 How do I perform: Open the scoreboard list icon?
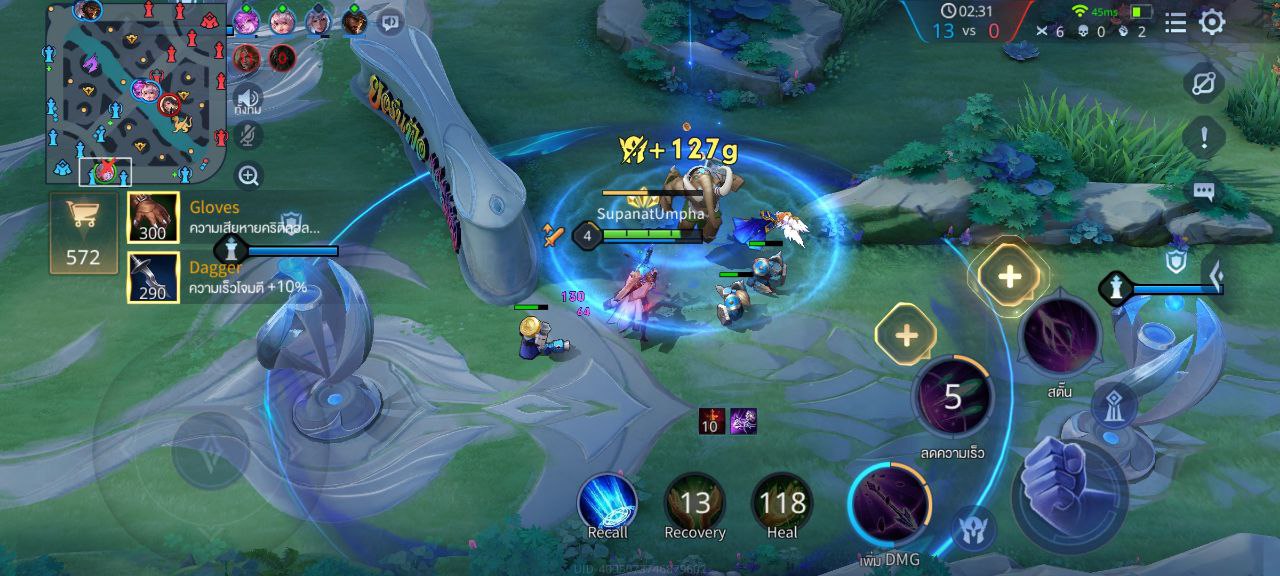[1176, 22]
